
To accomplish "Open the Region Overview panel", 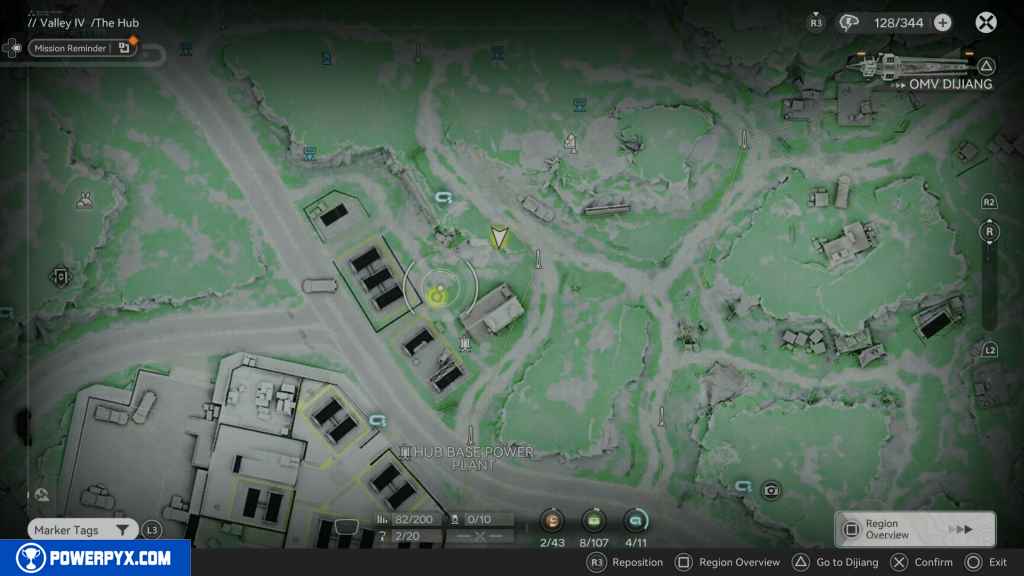I will (x=914, y=530).
